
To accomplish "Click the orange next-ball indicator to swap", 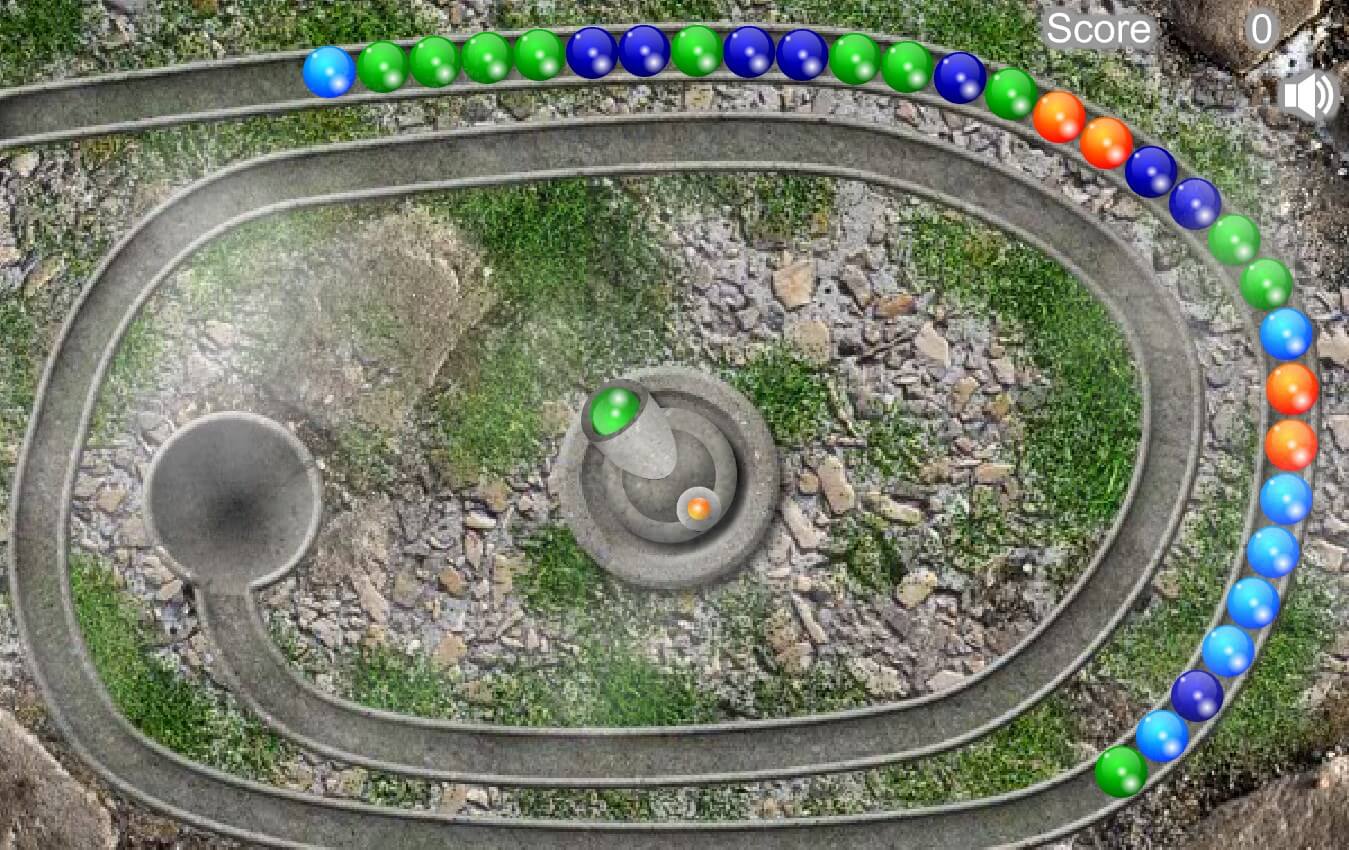I will (696, 509).
